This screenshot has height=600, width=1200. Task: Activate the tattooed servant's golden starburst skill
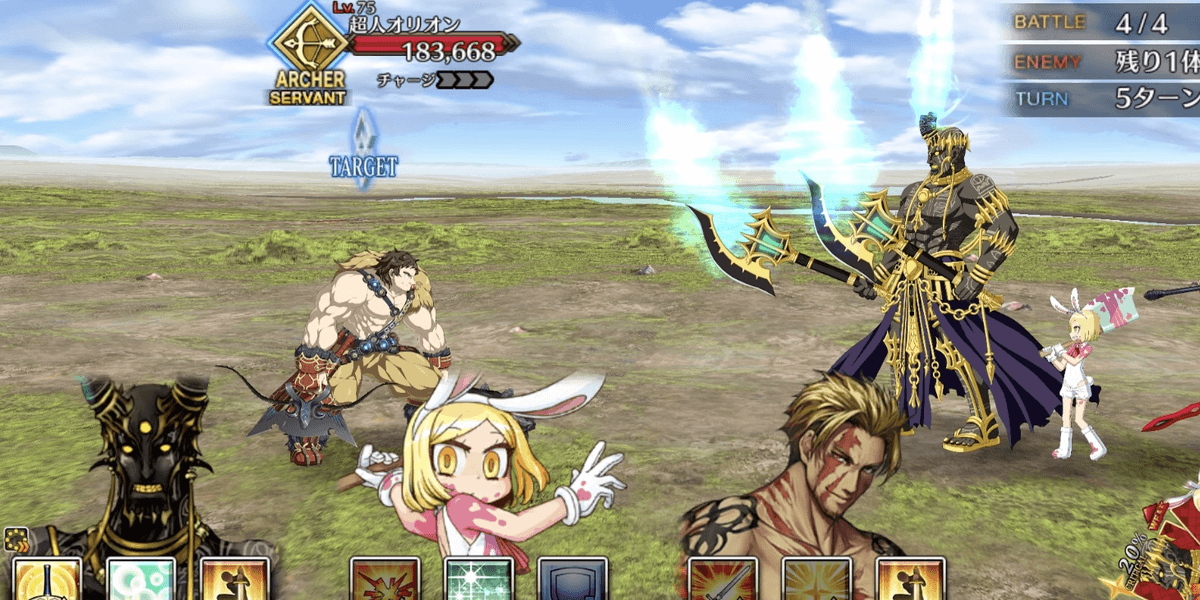pyautogui.click(x=817, y=580)
